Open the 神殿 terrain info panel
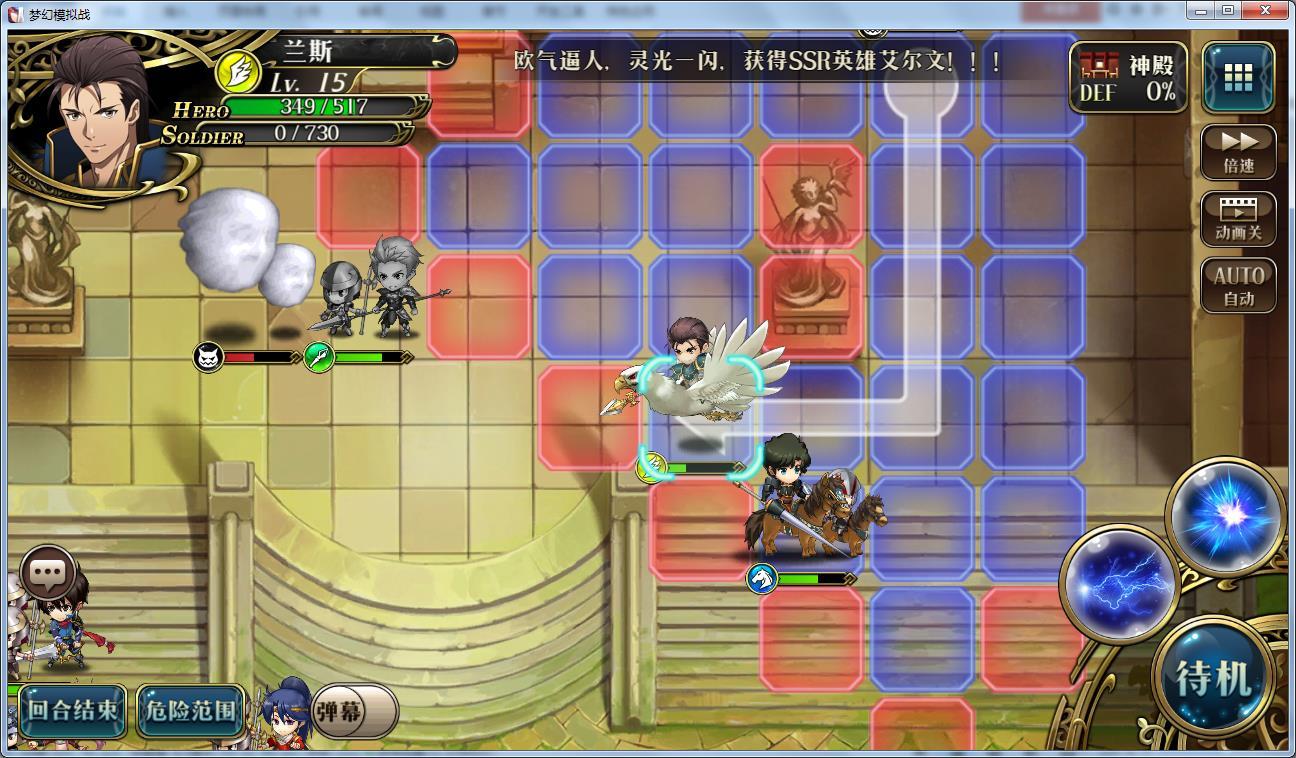This screenshot has width=1296, height=758. [1128, 78]
